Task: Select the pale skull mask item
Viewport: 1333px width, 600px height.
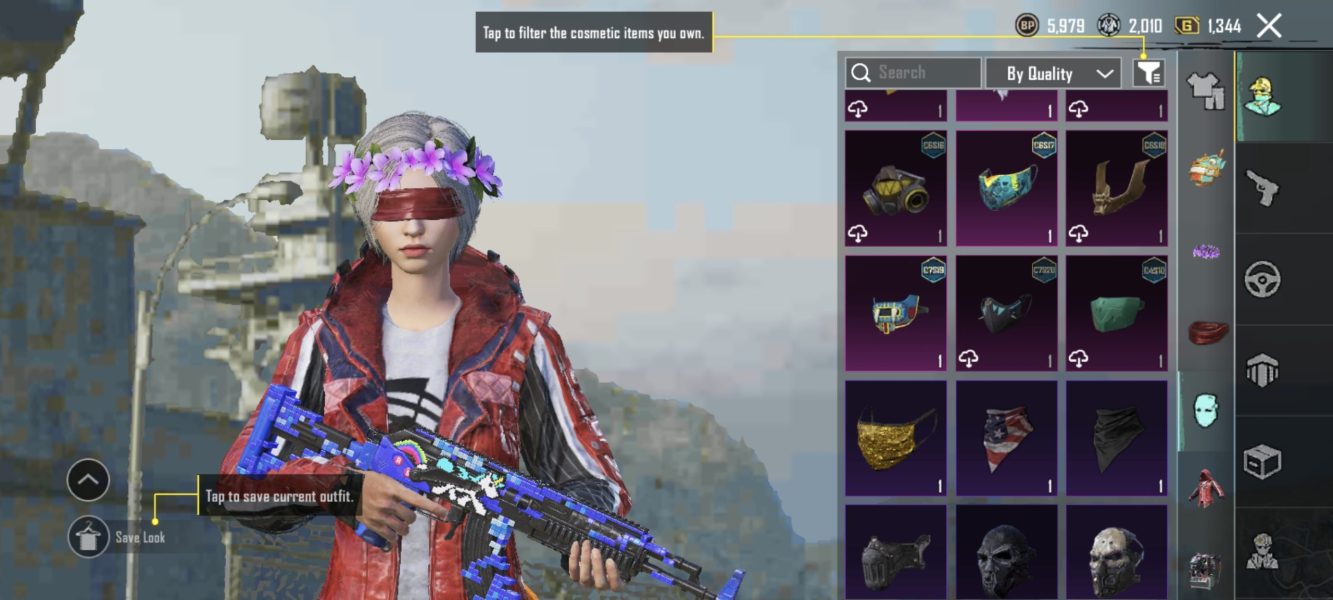Action: point(1116,555)
